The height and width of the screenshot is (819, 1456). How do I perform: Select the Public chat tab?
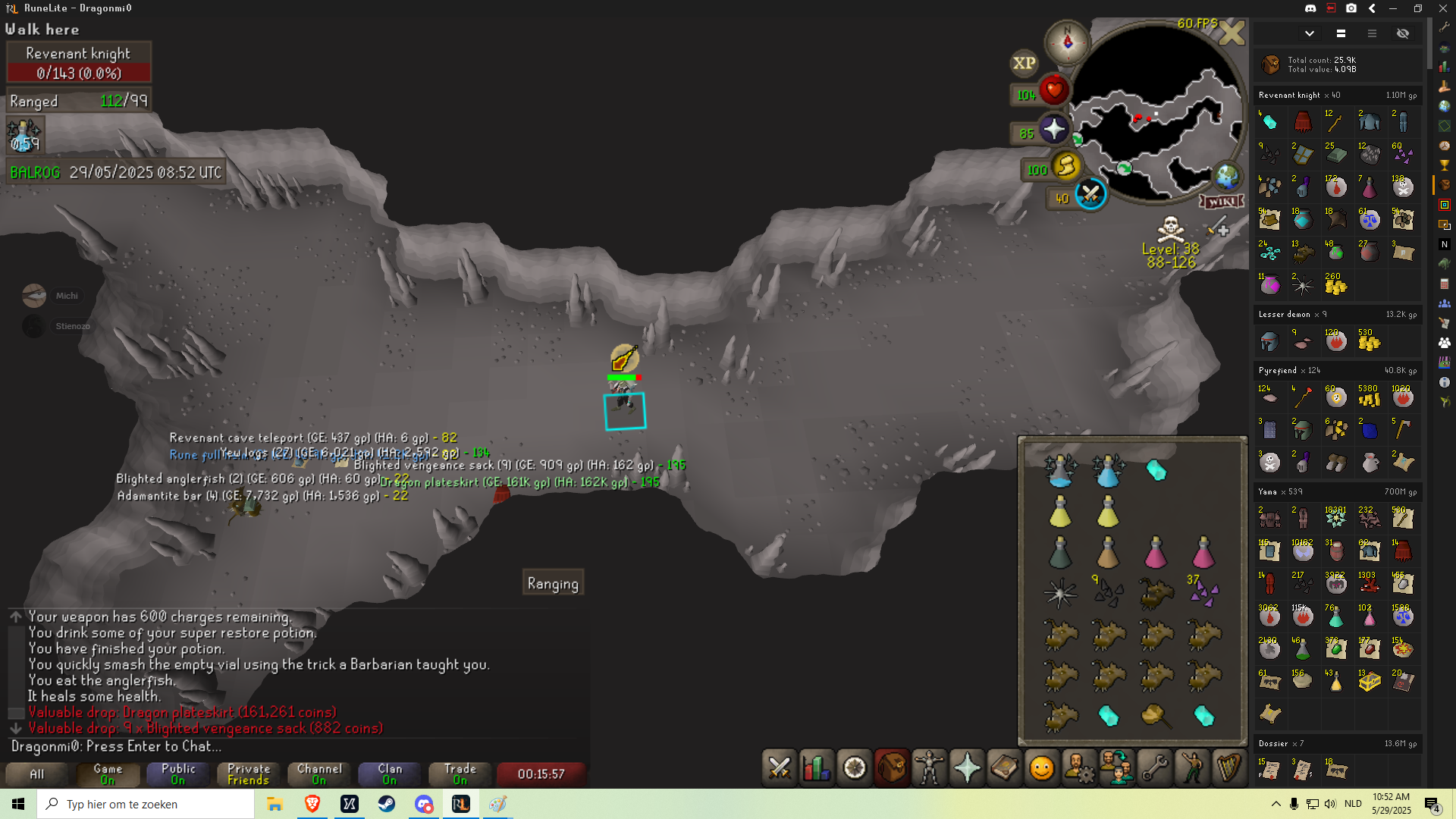178,774
